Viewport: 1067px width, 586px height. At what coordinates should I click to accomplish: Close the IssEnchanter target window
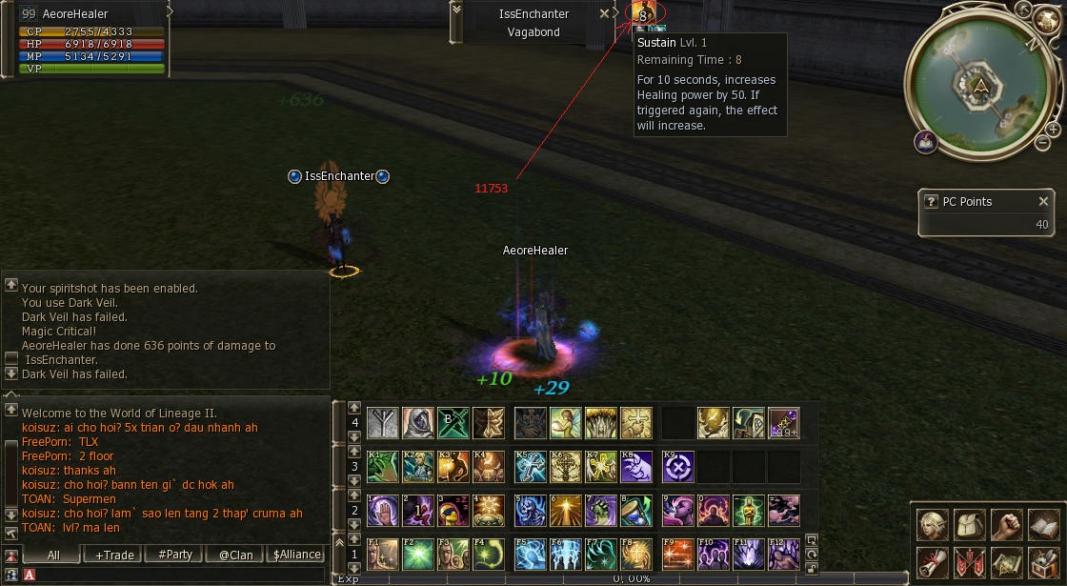point(604,14)
